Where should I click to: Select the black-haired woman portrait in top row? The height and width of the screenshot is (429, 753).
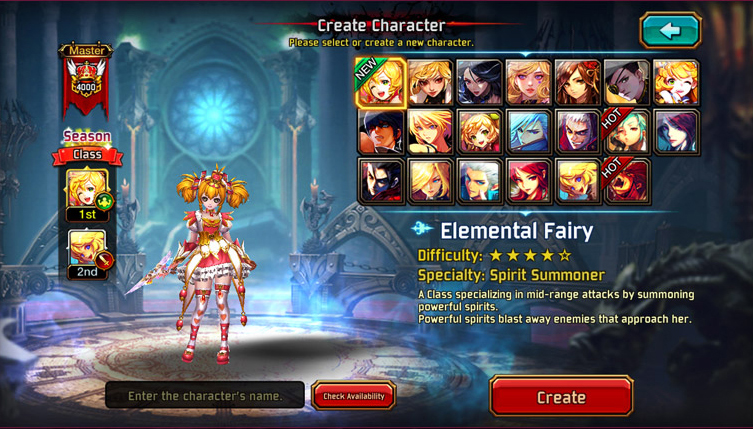click(479, 83)
